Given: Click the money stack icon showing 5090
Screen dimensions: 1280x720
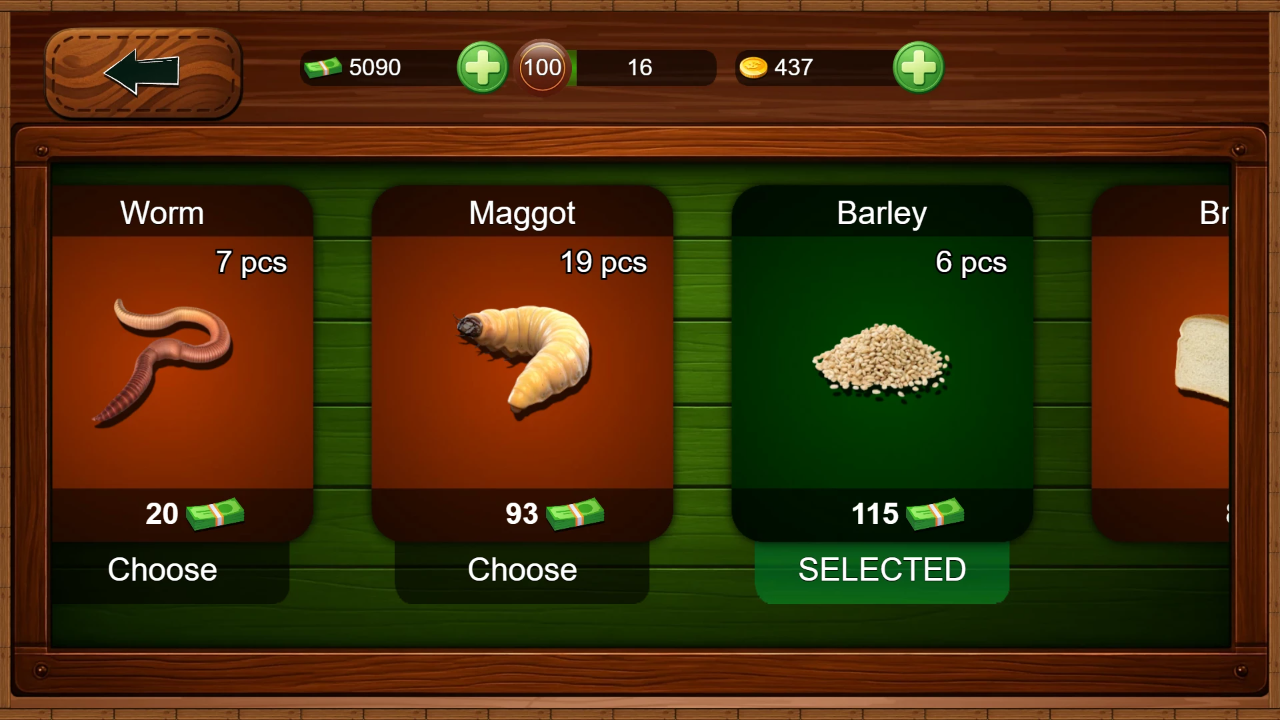Looking at the screenshot, I should tap(322, 68).
